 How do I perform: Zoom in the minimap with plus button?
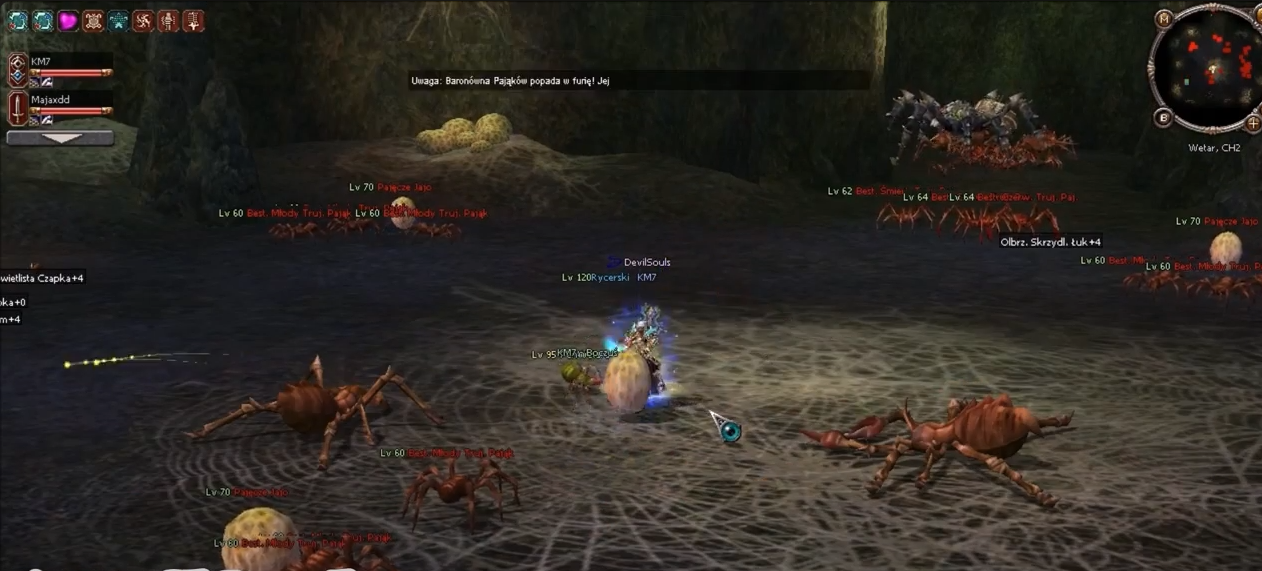pos(1252,124)
